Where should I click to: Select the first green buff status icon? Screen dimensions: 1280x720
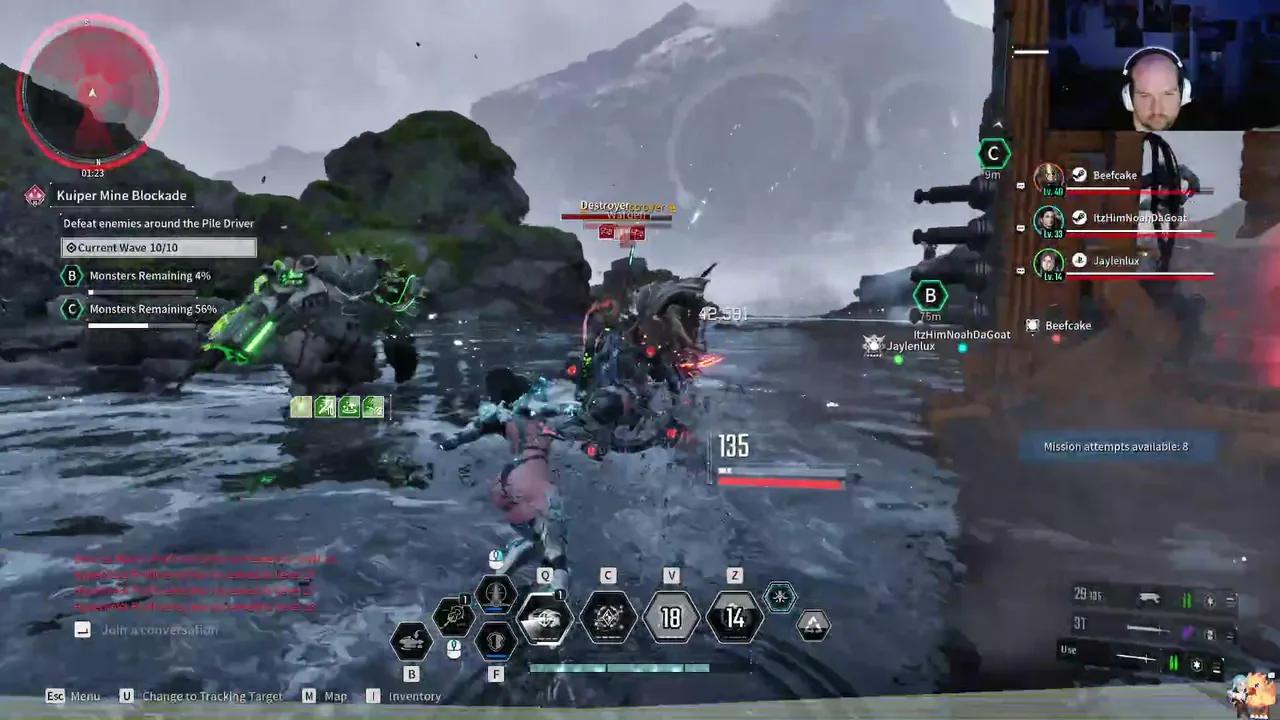point(301,406)
